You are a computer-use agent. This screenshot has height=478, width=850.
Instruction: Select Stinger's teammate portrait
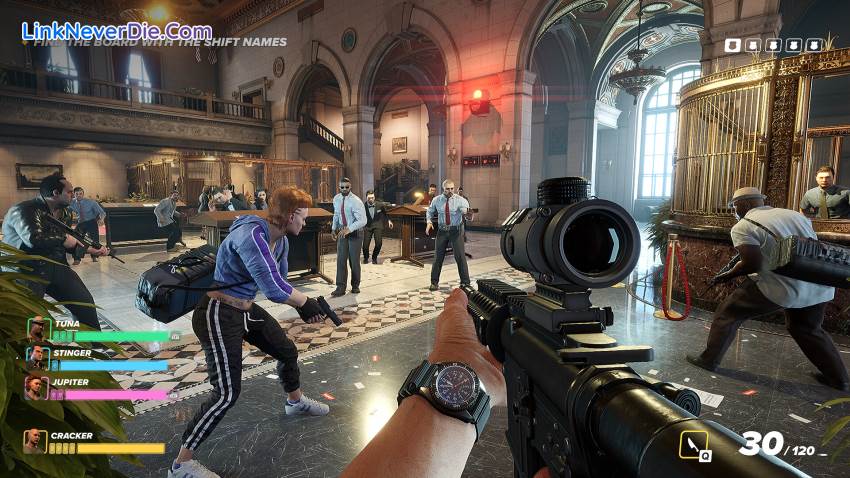click(37, 357)
